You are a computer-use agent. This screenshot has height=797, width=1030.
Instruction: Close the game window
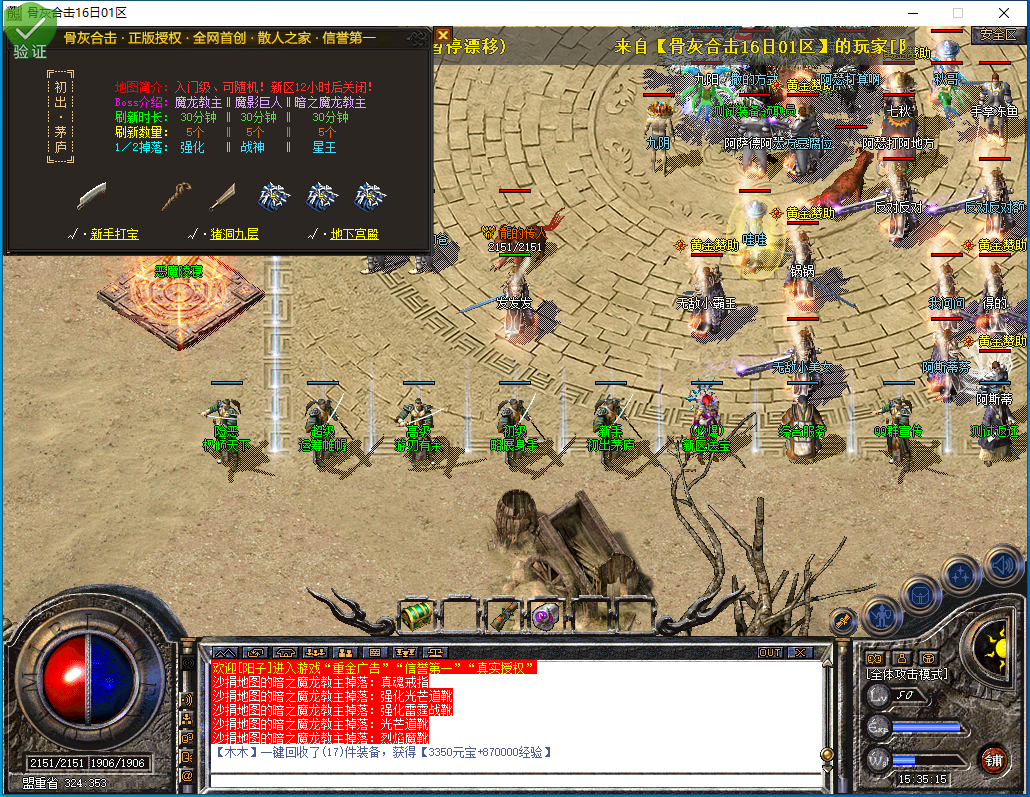pos(1004,13)
